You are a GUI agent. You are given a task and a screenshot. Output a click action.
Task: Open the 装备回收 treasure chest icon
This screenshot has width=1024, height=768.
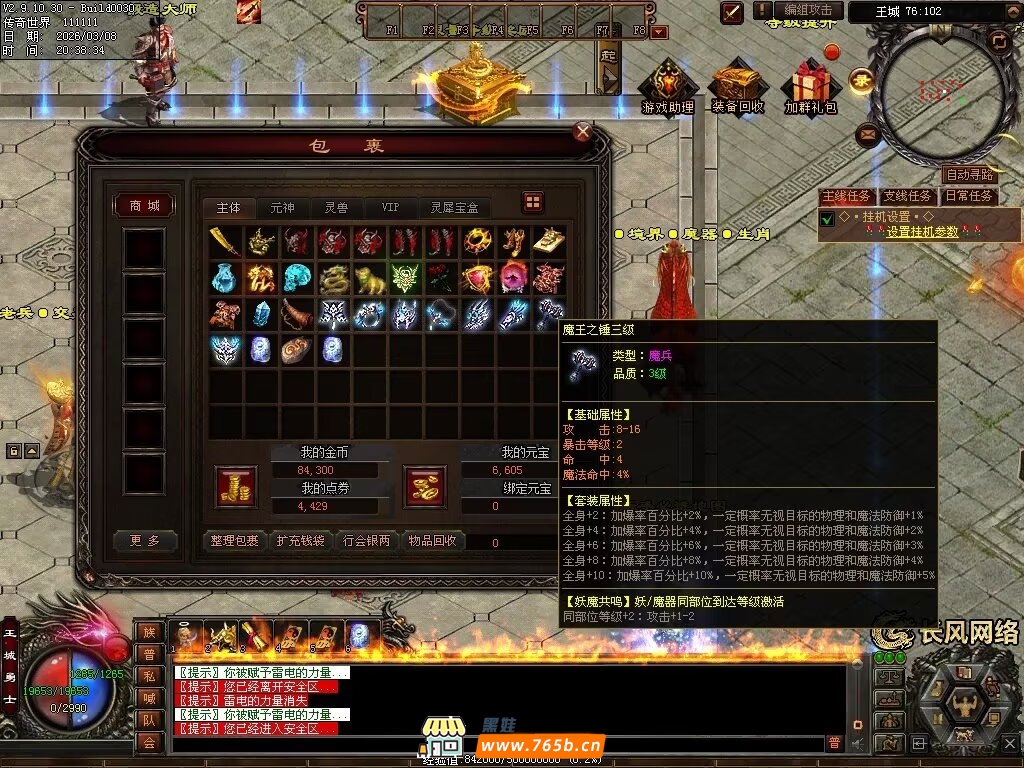(x=738, y=87)
